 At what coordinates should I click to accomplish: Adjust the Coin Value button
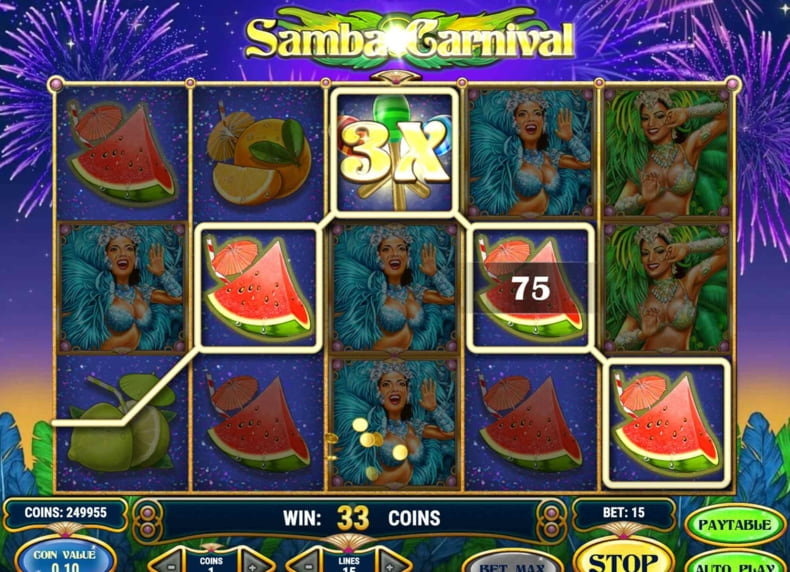[x=64, y=556]
